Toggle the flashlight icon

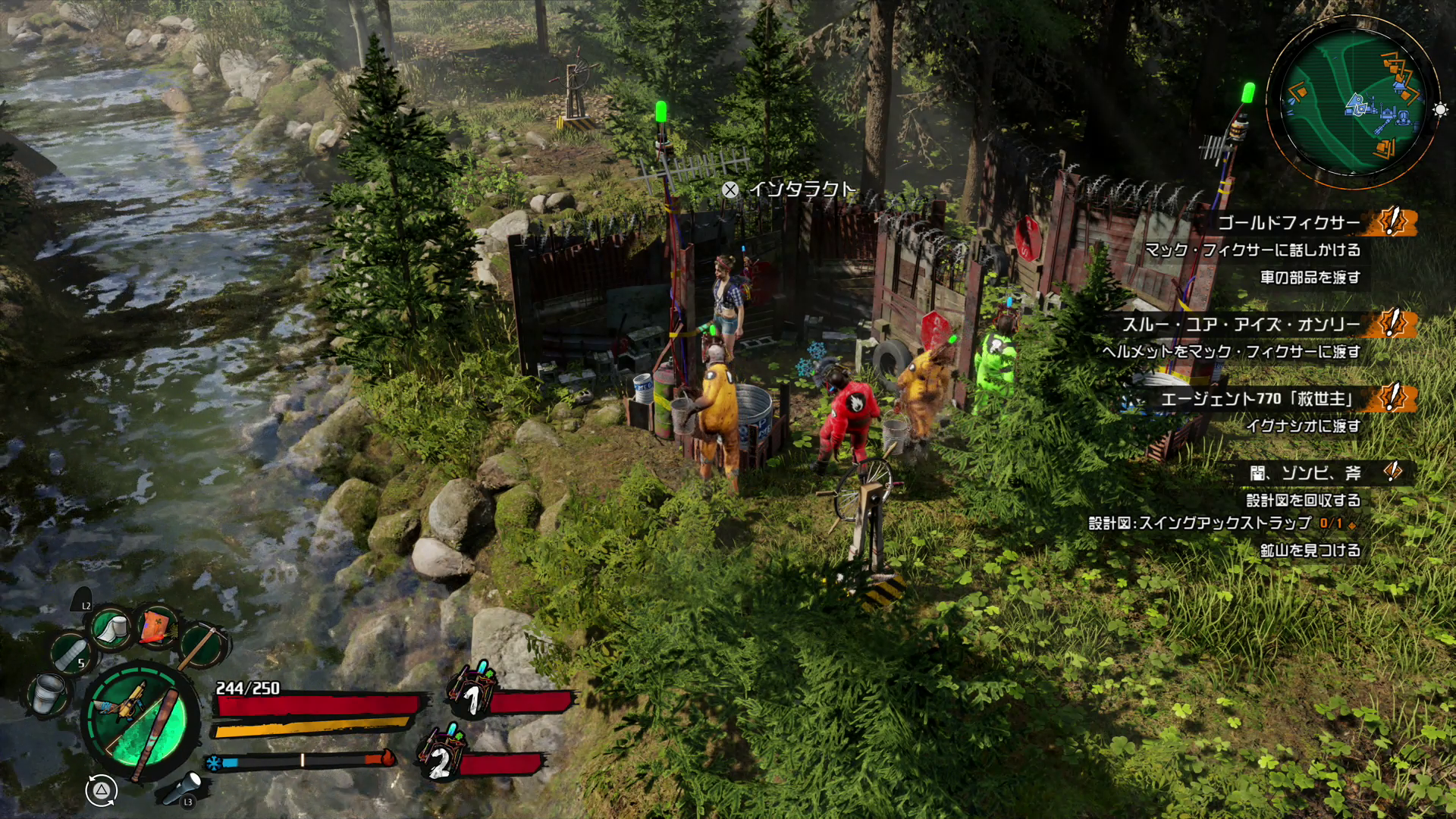click(183, 786)
